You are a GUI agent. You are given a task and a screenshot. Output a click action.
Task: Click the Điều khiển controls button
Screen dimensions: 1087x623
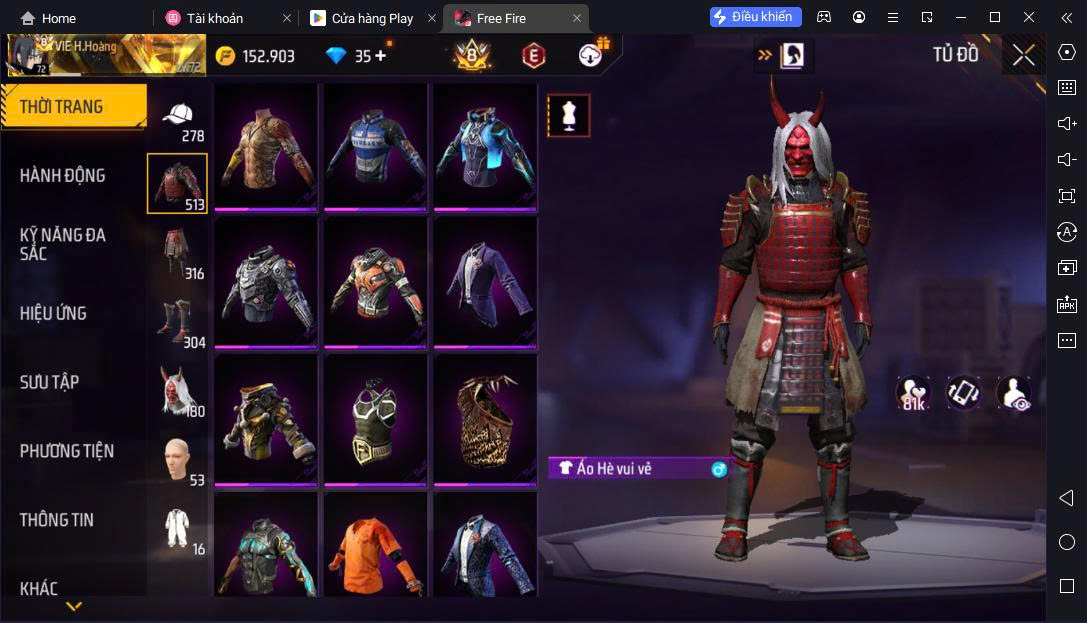(x=755, y=17)
